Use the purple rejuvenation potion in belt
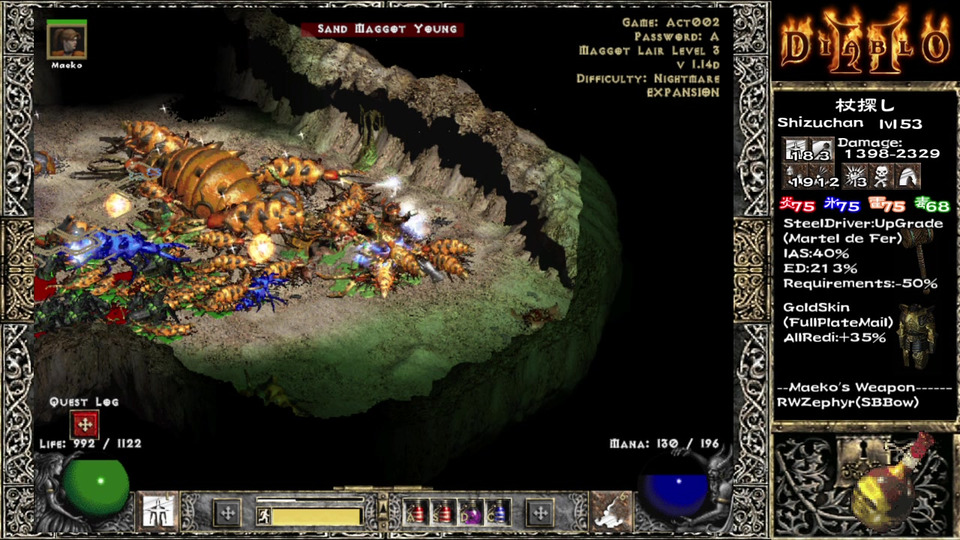Image resolution: width=960 pixels, height=540 pixels. click(471, 514)
